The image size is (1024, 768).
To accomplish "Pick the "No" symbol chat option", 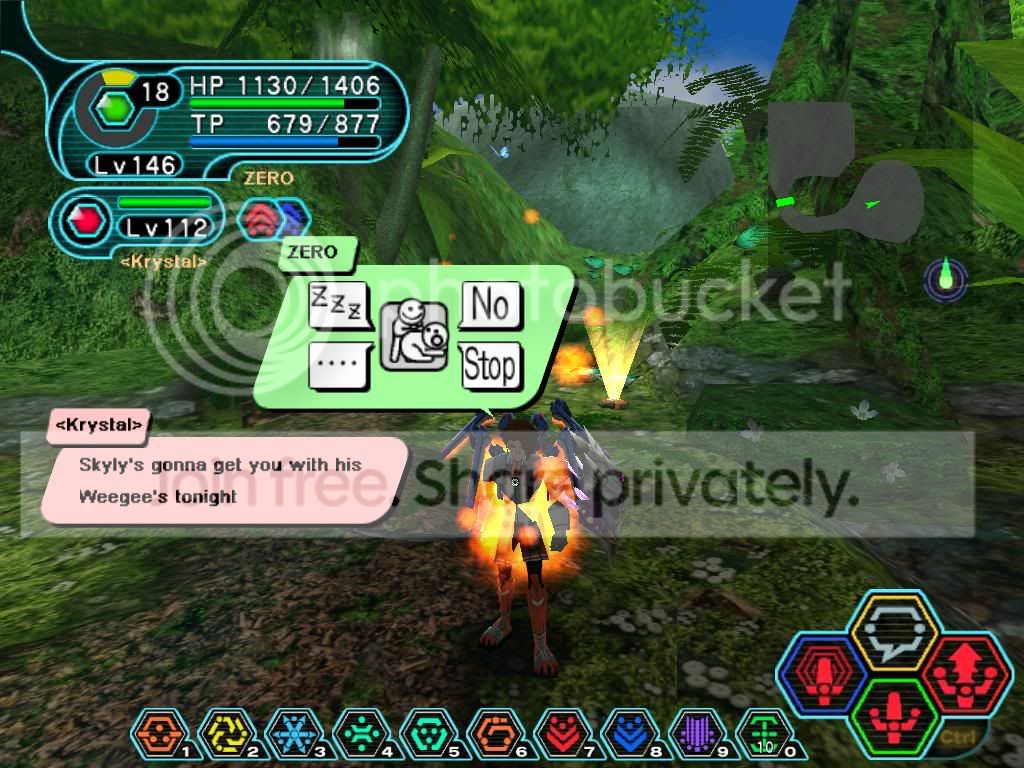I will [x=490, y=304].
